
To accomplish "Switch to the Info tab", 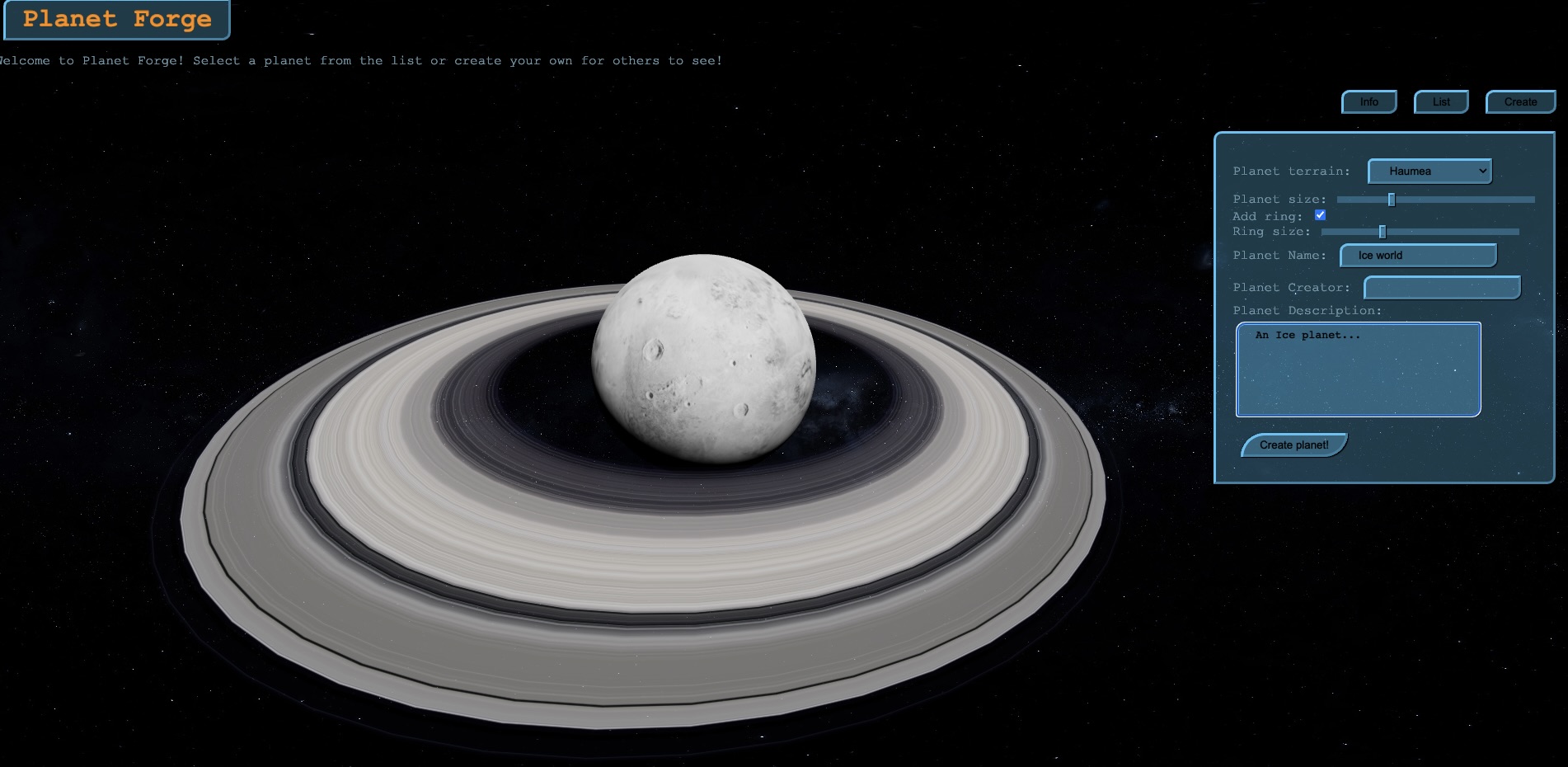I will pyautogui.click(x=1368, y=101).
